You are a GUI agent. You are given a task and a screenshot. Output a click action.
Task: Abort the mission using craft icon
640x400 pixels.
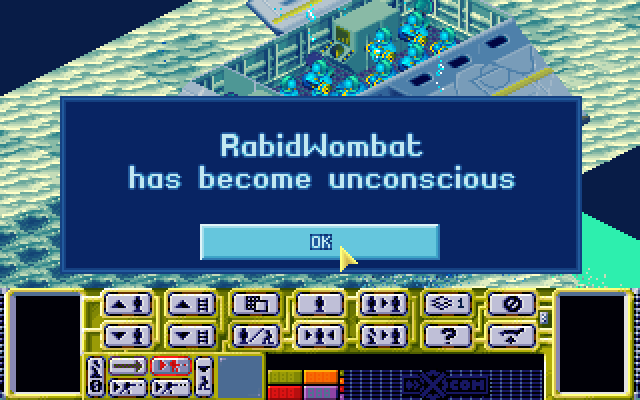[511, 334]
